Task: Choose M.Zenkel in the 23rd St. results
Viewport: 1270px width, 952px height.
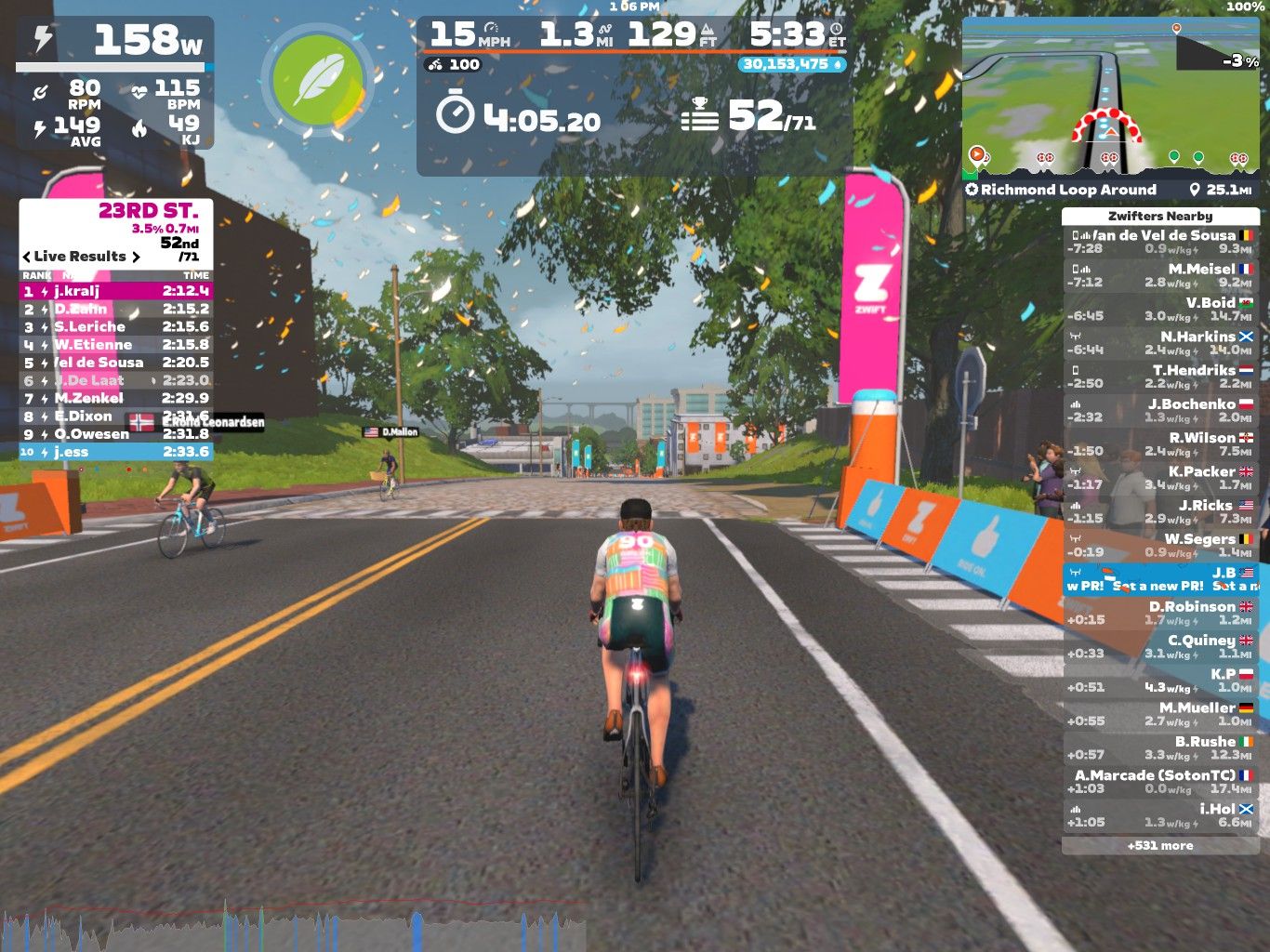Action: point(116,398)
